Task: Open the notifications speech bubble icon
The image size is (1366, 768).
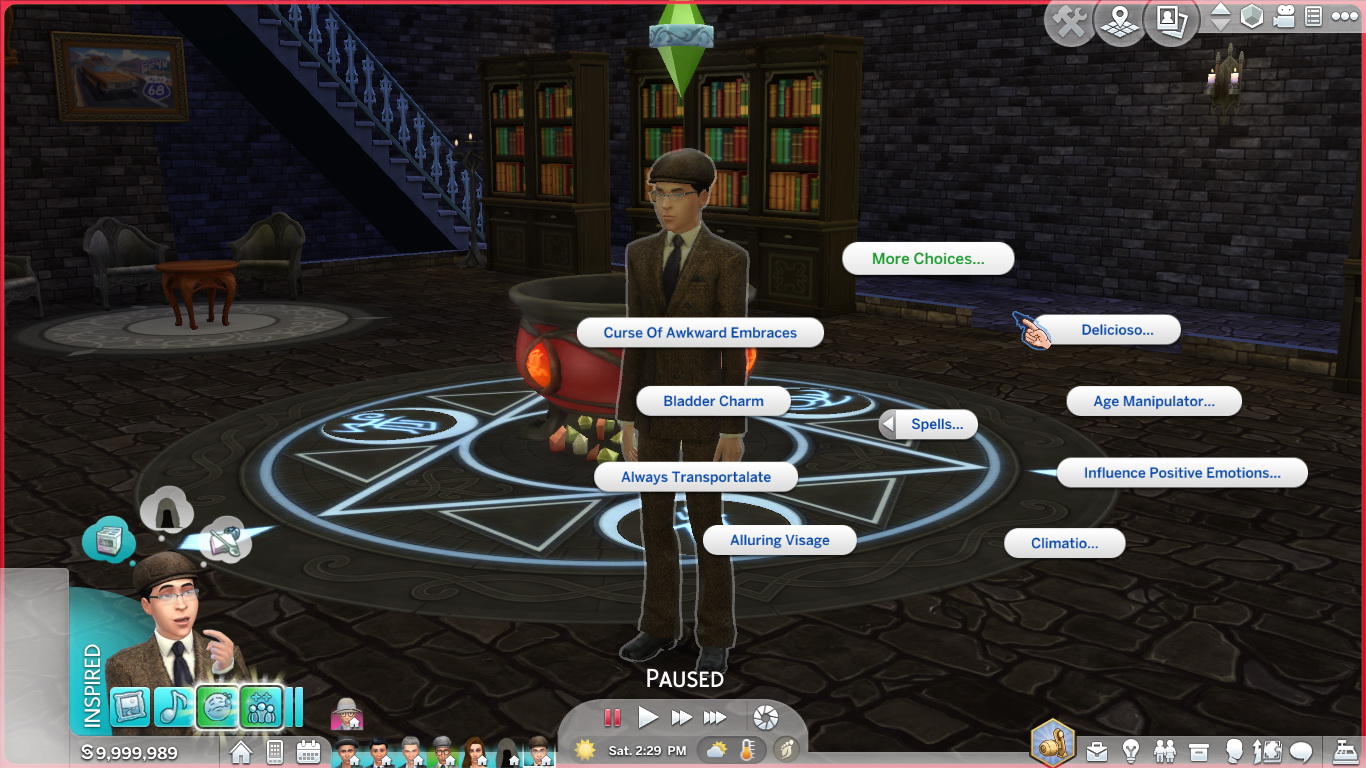Action: [1300, 750]
